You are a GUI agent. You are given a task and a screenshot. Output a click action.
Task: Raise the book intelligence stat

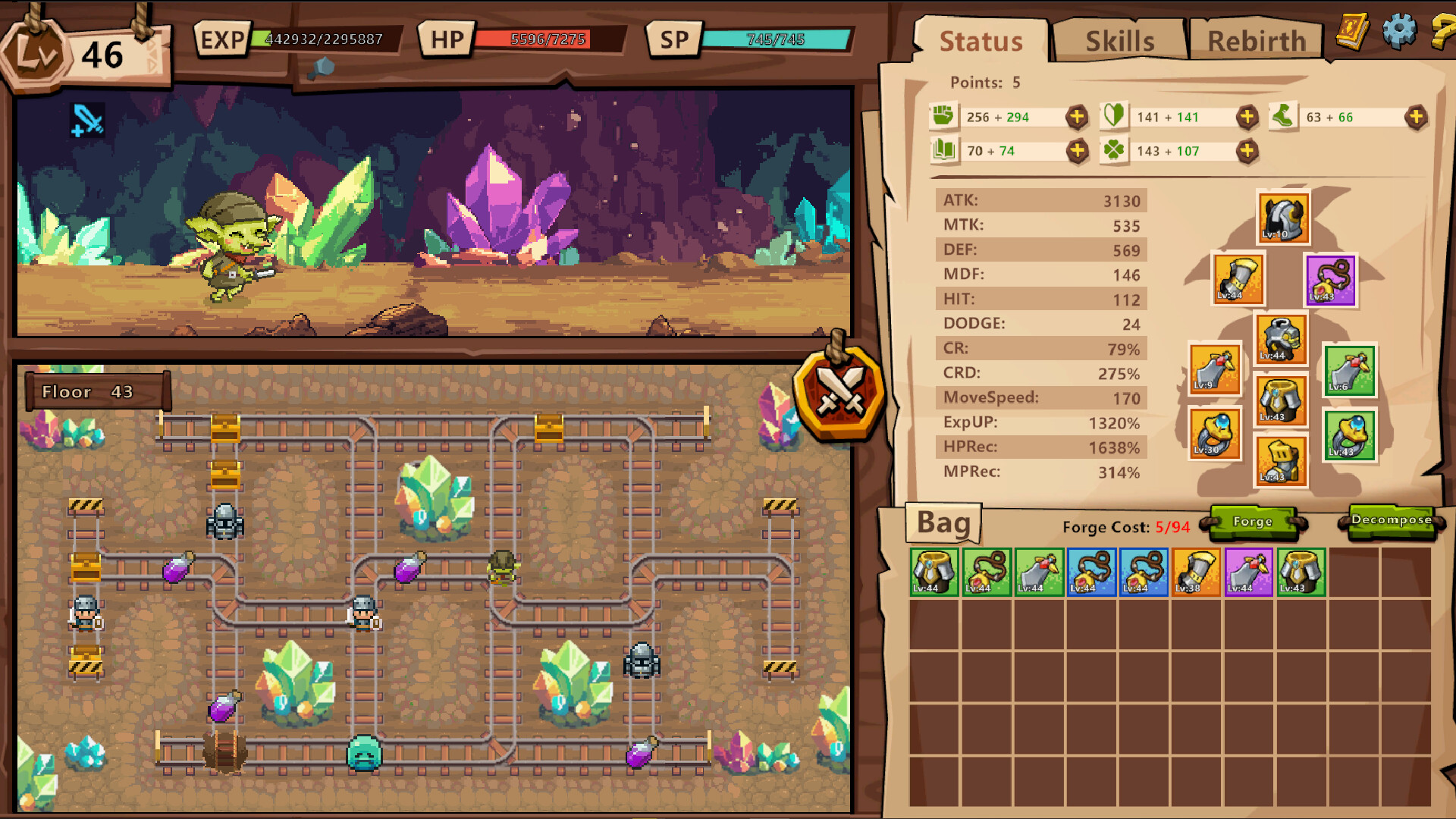click(x=1077, y=151)
